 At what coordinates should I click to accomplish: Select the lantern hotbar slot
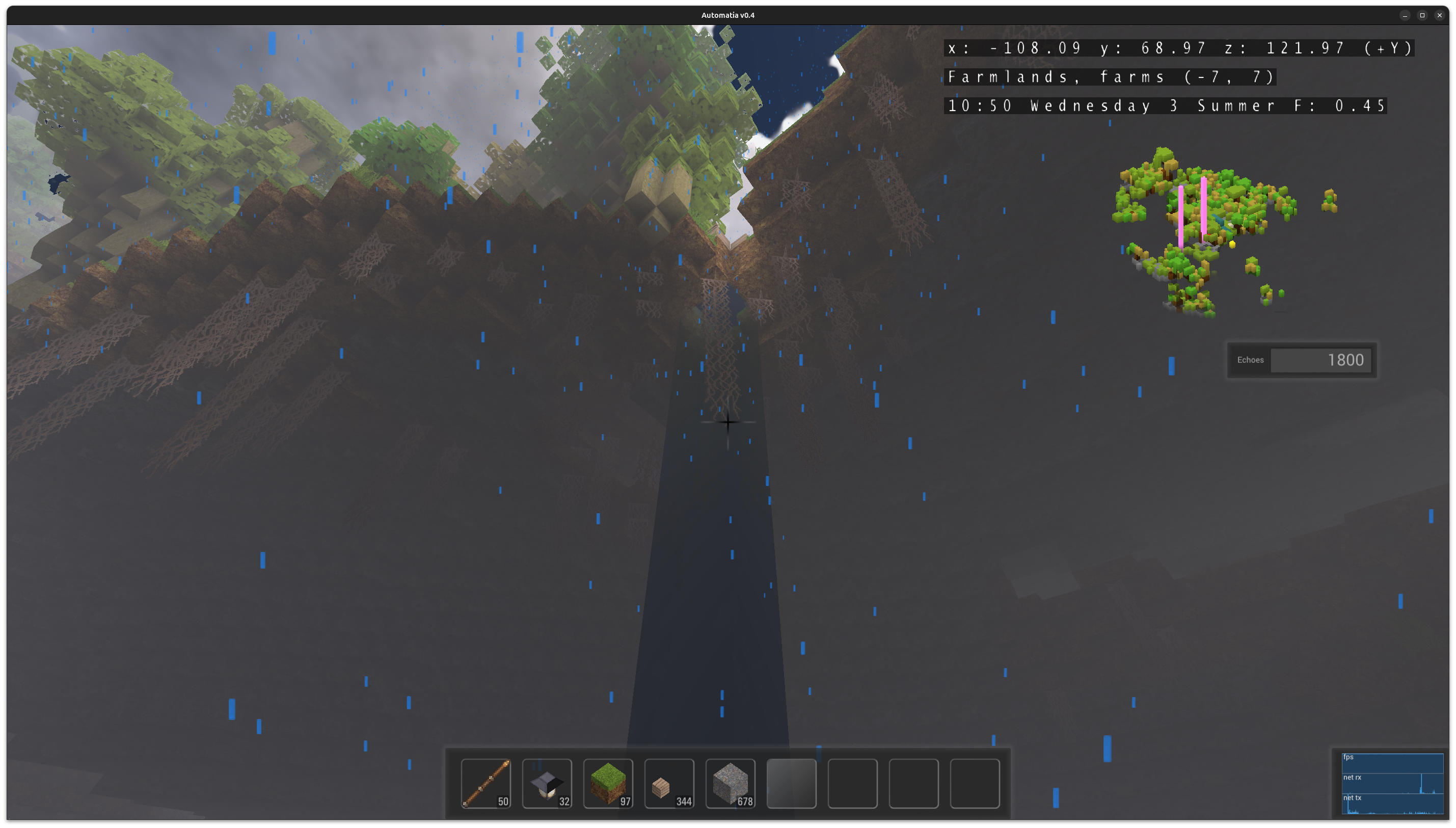click(547, 783)
